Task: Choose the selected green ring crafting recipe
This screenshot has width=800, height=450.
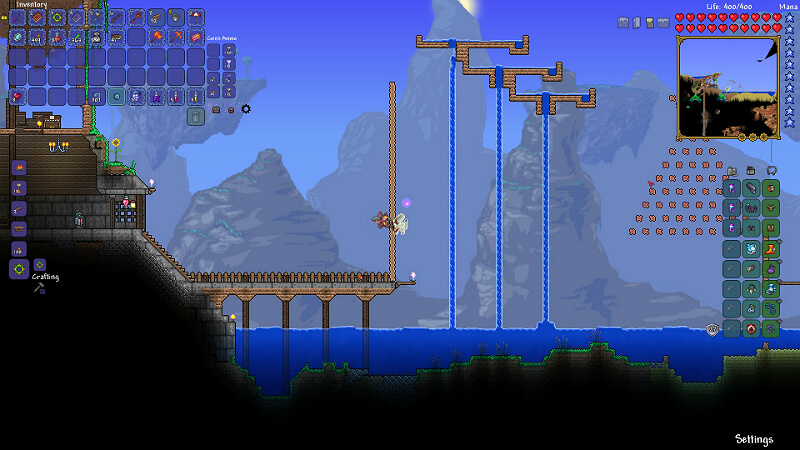Action: pos(18,269)
